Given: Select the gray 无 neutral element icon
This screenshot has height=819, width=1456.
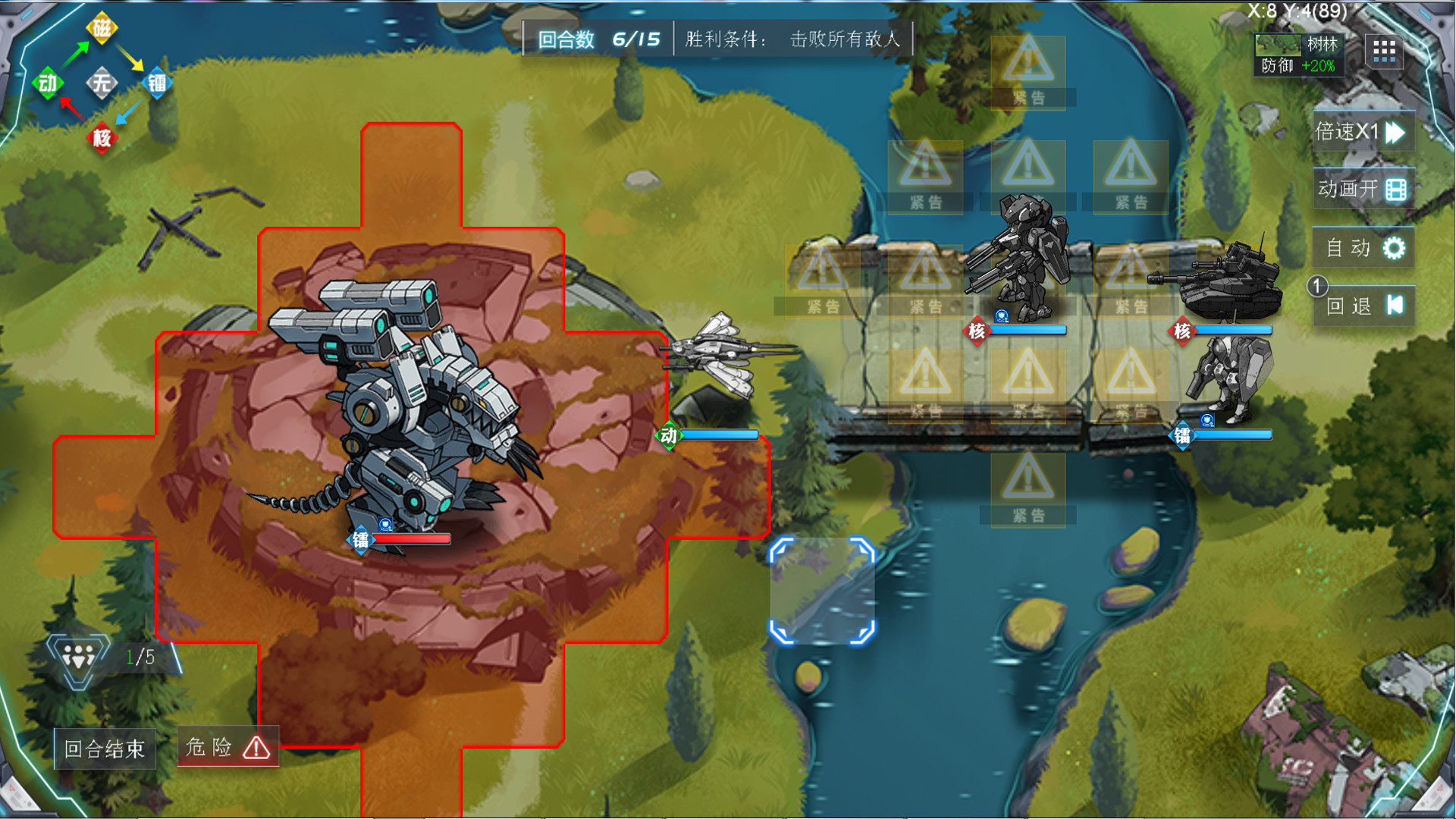Looking at the screenshot, I should [101, 83].
